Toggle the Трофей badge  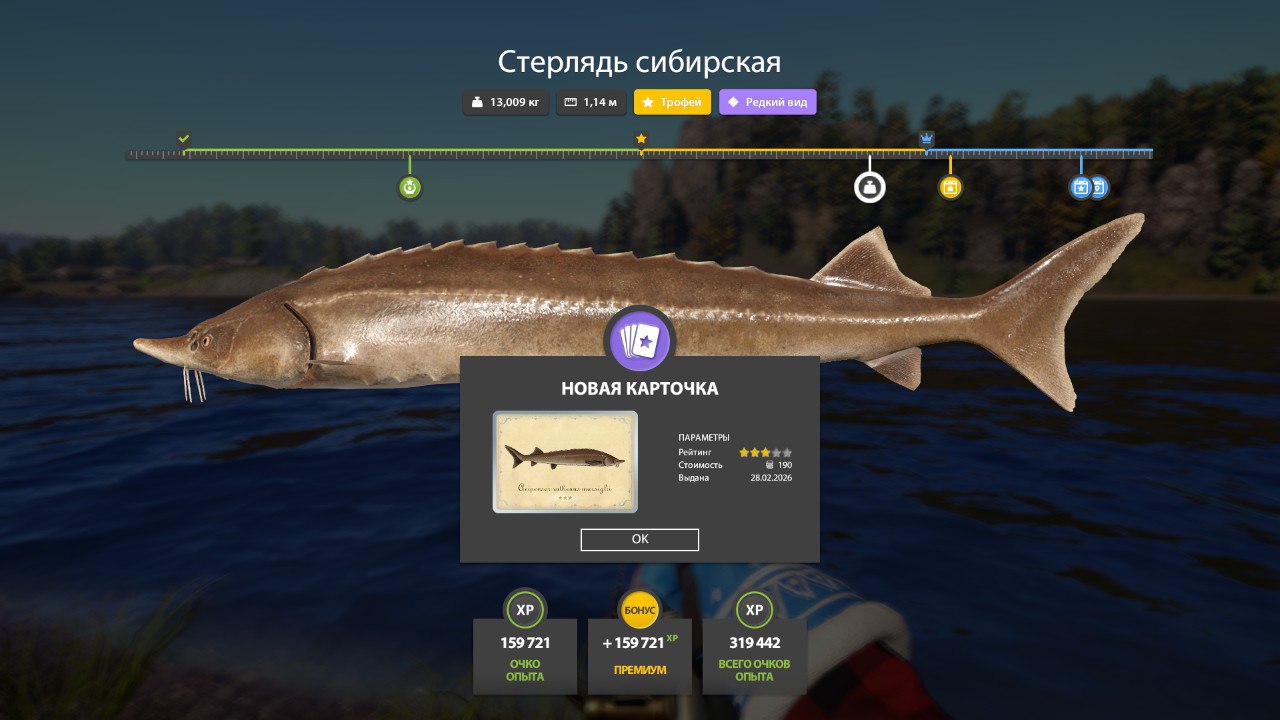click(x=669, y=101)
